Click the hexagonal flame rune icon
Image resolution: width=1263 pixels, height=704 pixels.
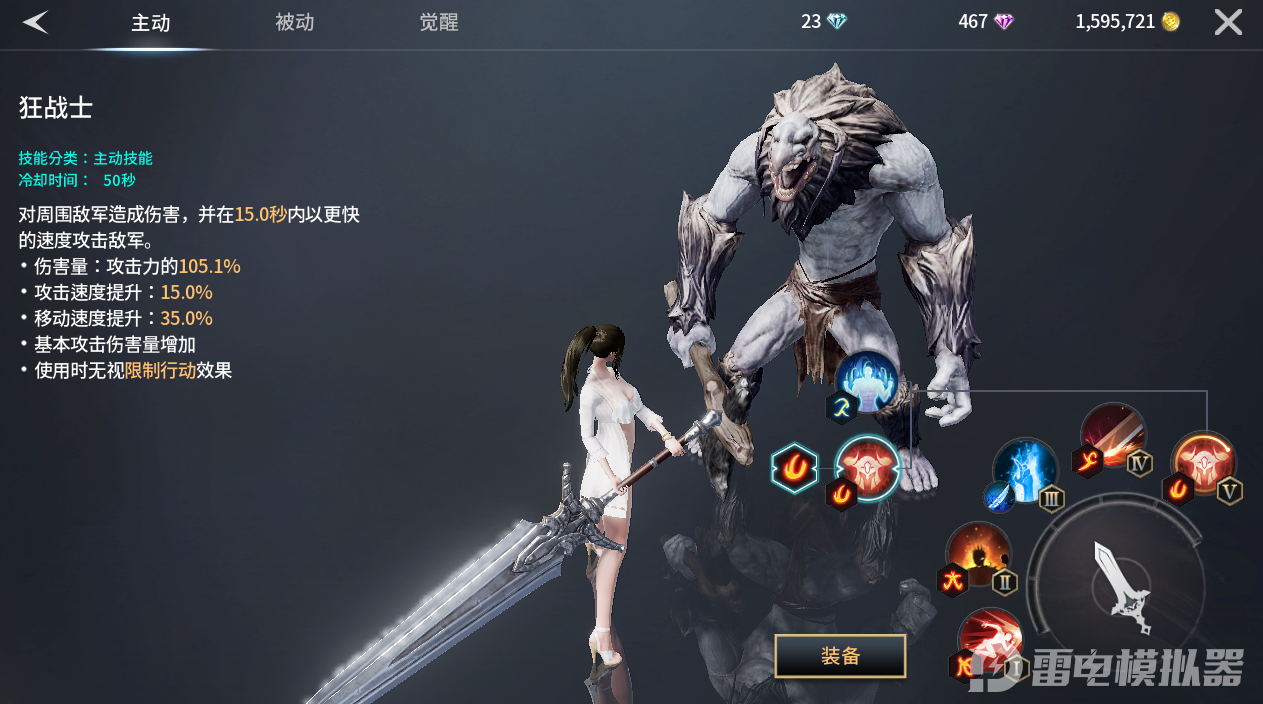[796, 468]
